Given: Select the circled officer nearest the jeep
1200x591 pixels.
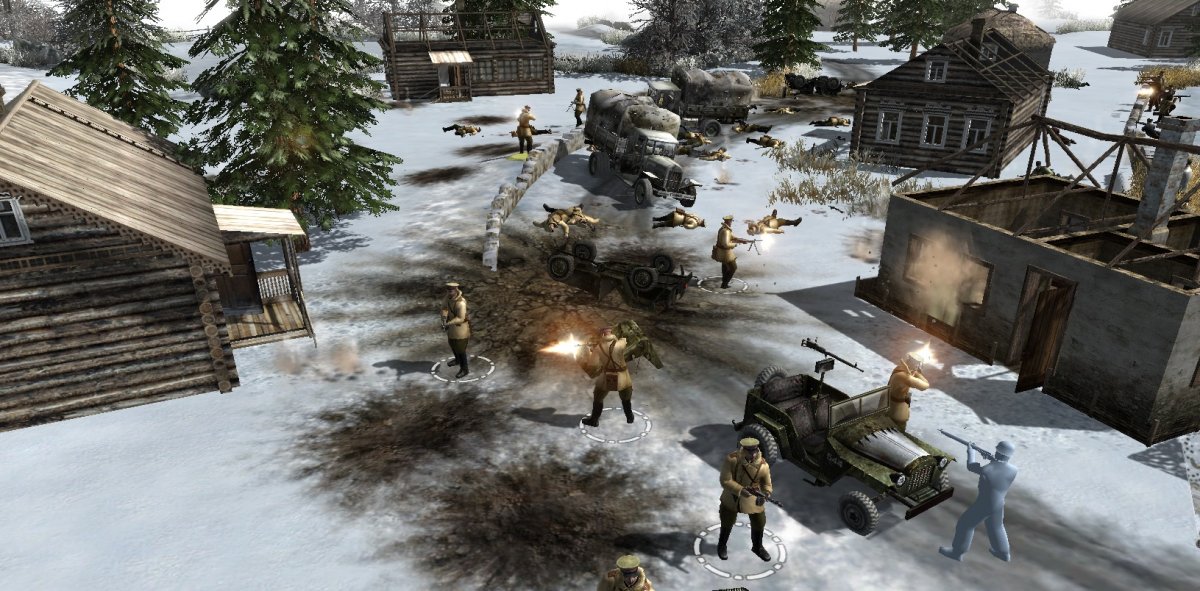Looking at the screenshot, I should (743, 495).
